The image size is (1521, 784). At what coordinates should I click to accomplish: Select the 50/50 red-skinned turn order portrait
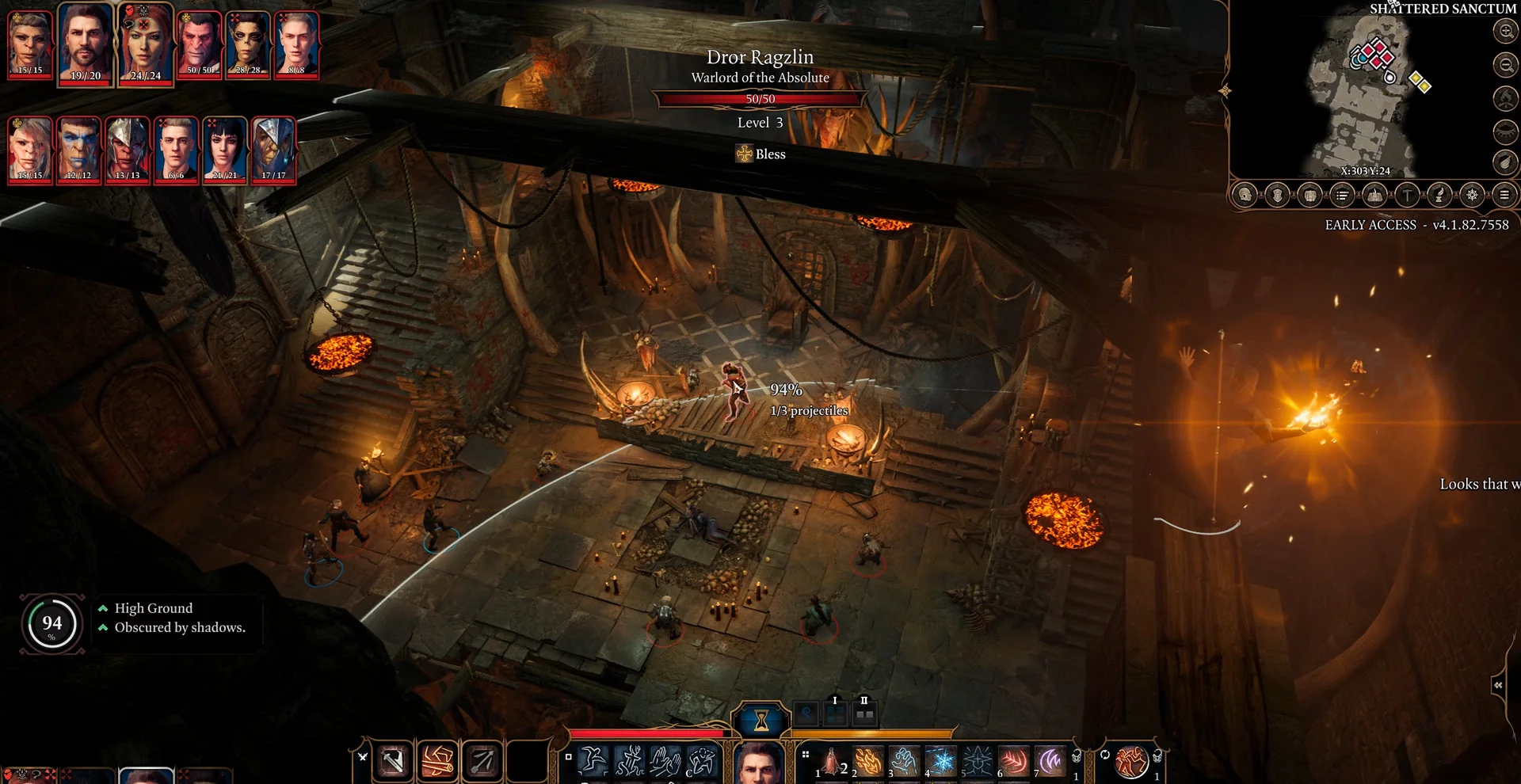click(x=200, y=44)
